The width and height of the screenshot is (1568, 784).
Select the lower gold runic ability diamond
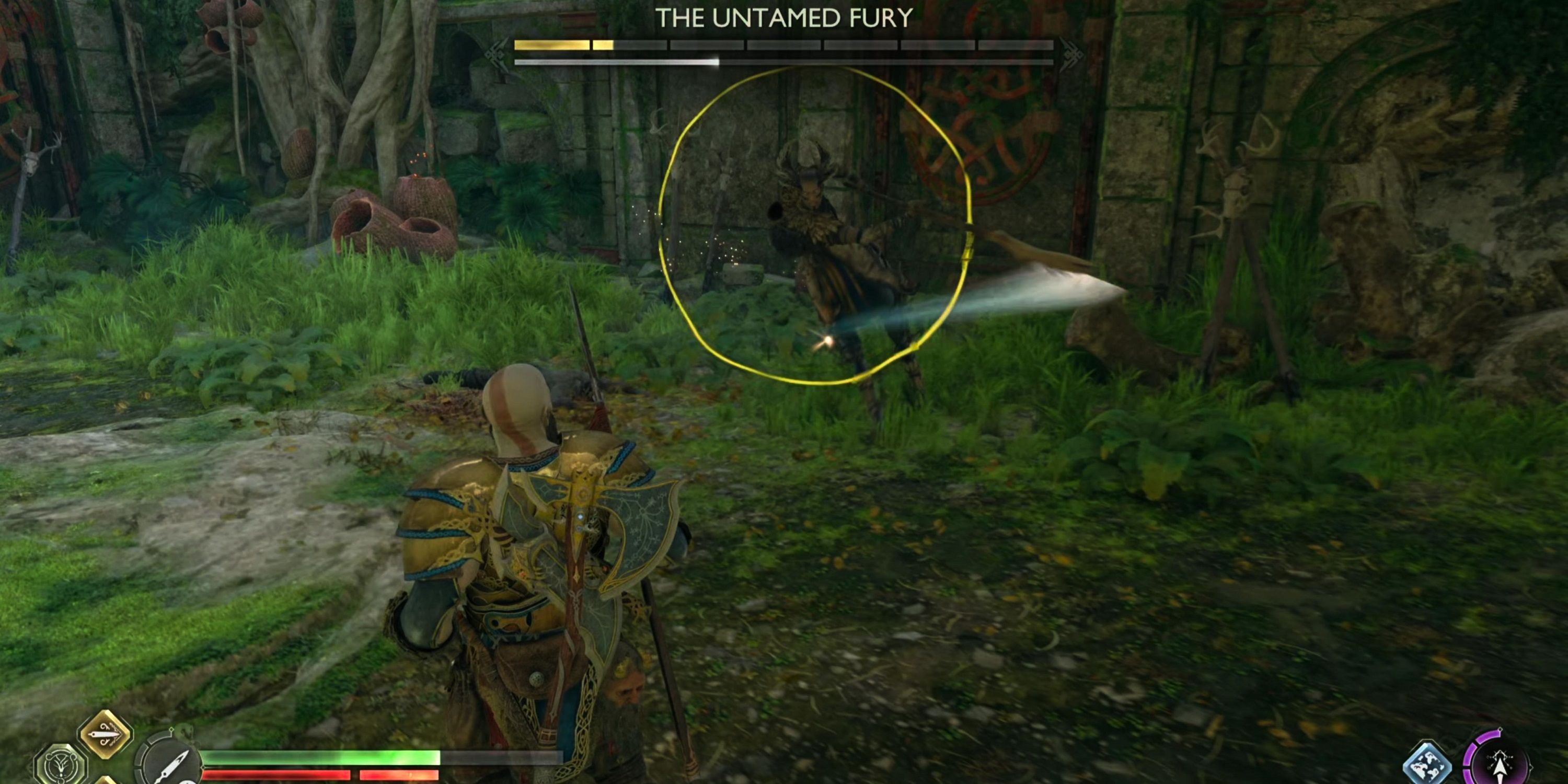(x=107, y=782)
